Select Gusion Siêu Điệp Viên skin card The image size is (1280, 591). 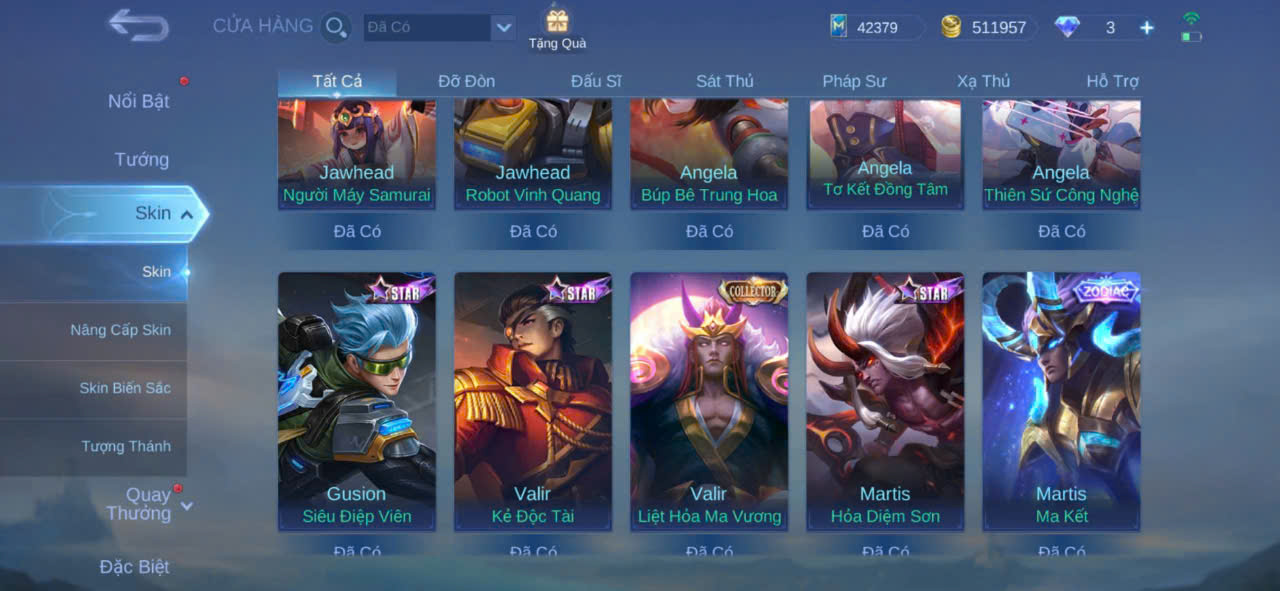click(357, 400)
